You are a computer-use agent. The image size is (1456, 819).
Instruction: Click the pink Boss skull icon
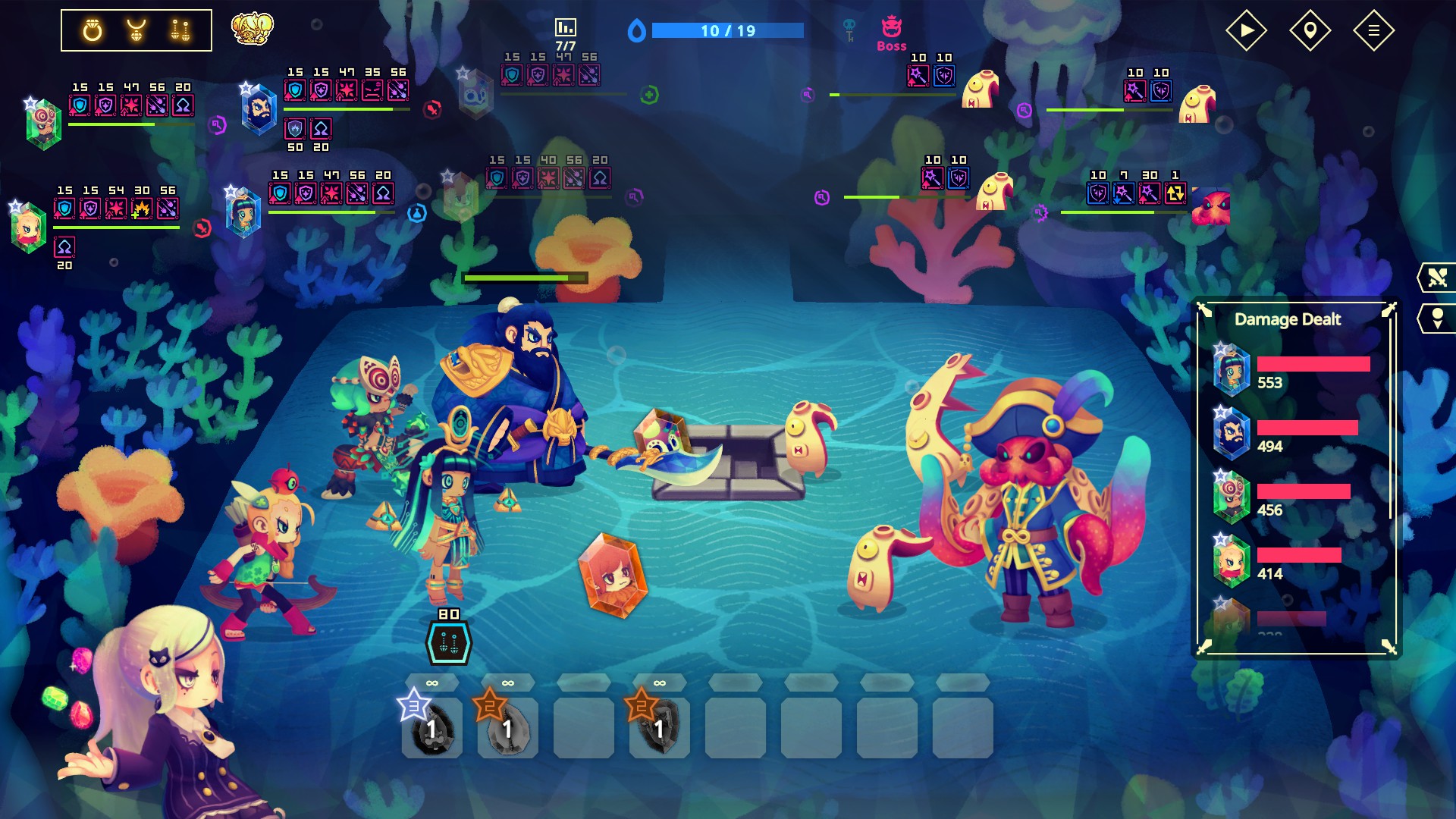click(x=892, y=28)
